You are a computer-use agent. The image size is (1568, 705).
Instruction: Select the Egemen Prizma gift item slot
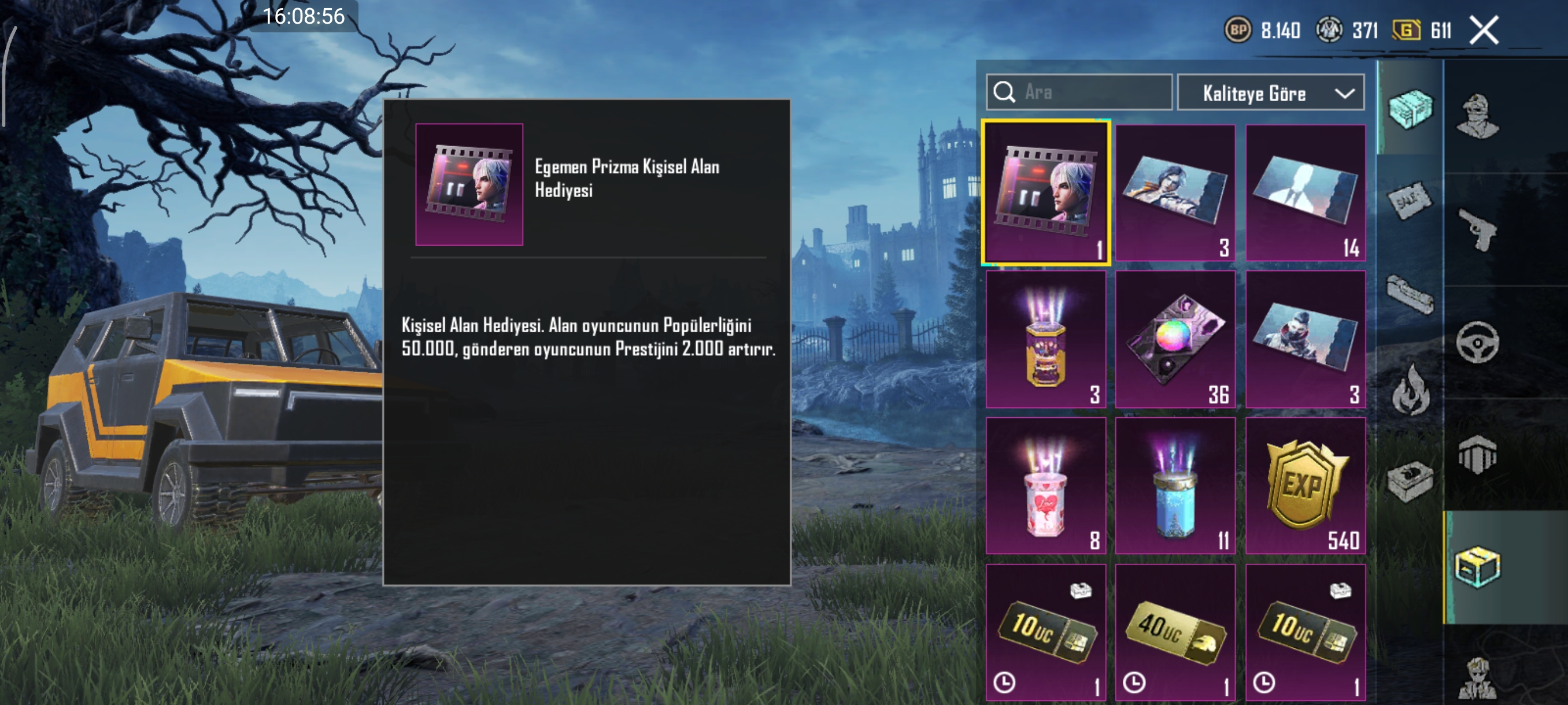coord(1046,193)
